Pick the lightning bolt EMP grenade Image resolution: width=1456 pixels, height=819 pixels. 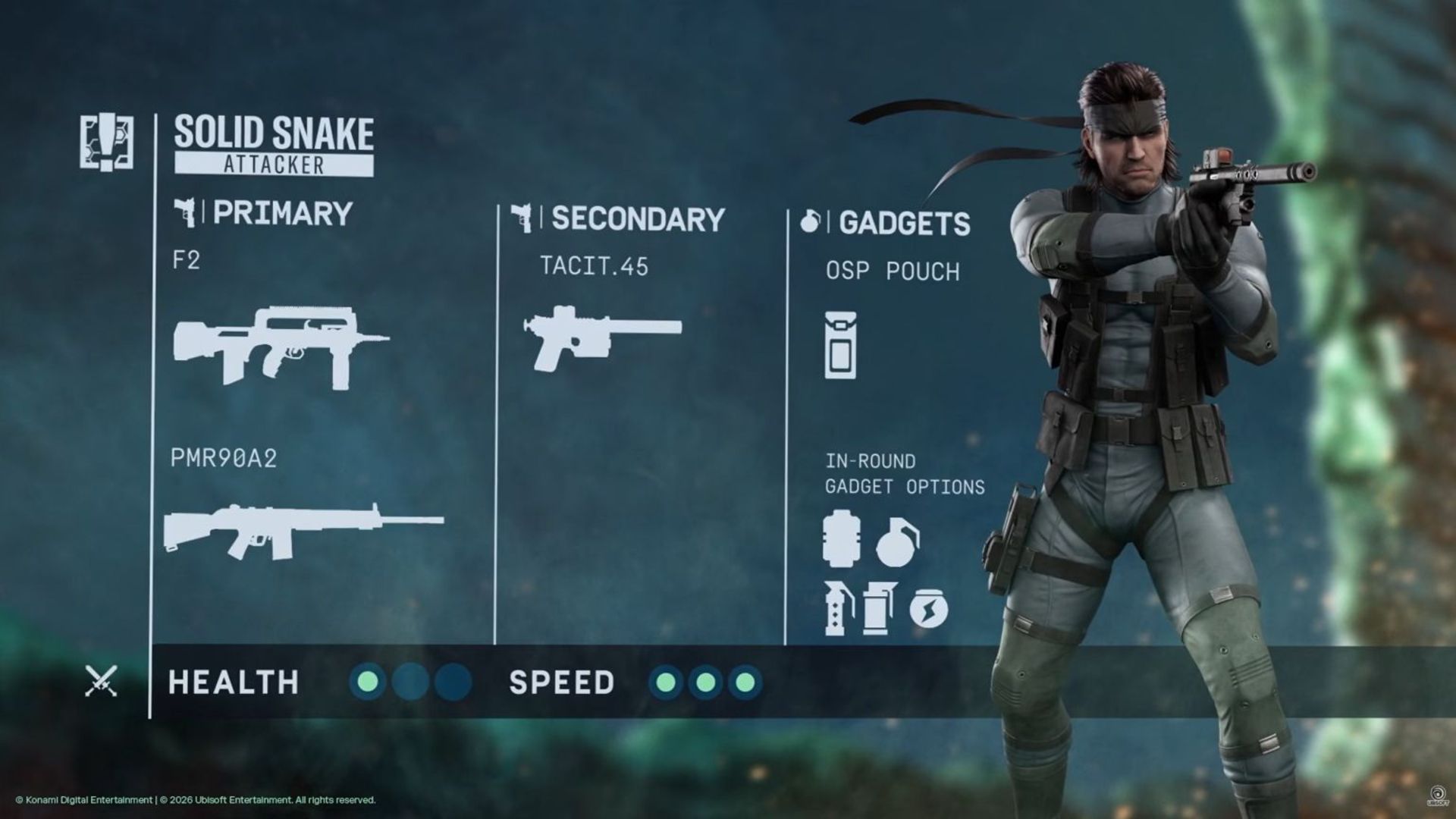point(928,609)
